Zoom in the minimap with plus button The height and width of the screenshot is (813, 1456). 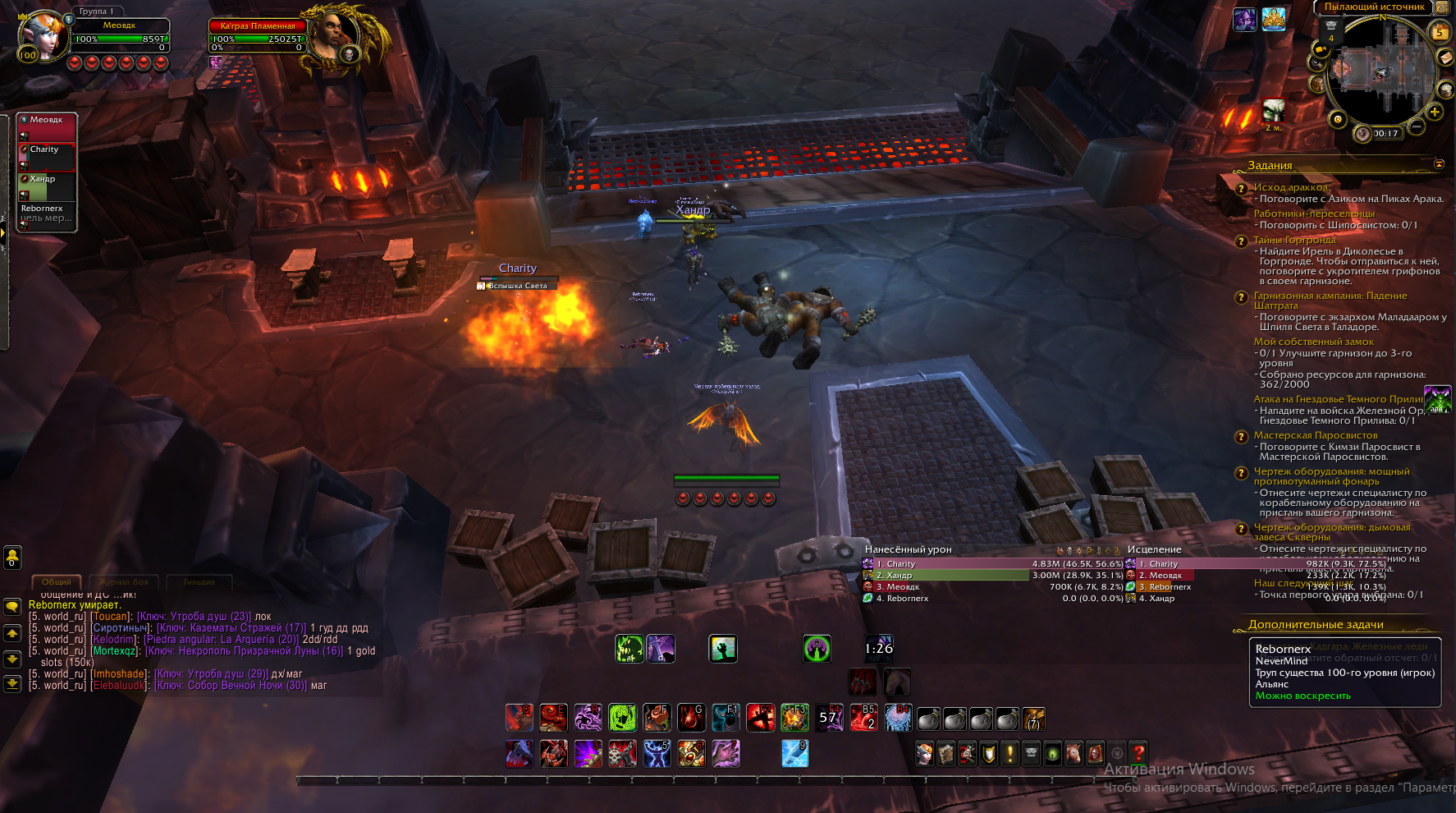pyautogui.click(x=1435, y=112)
